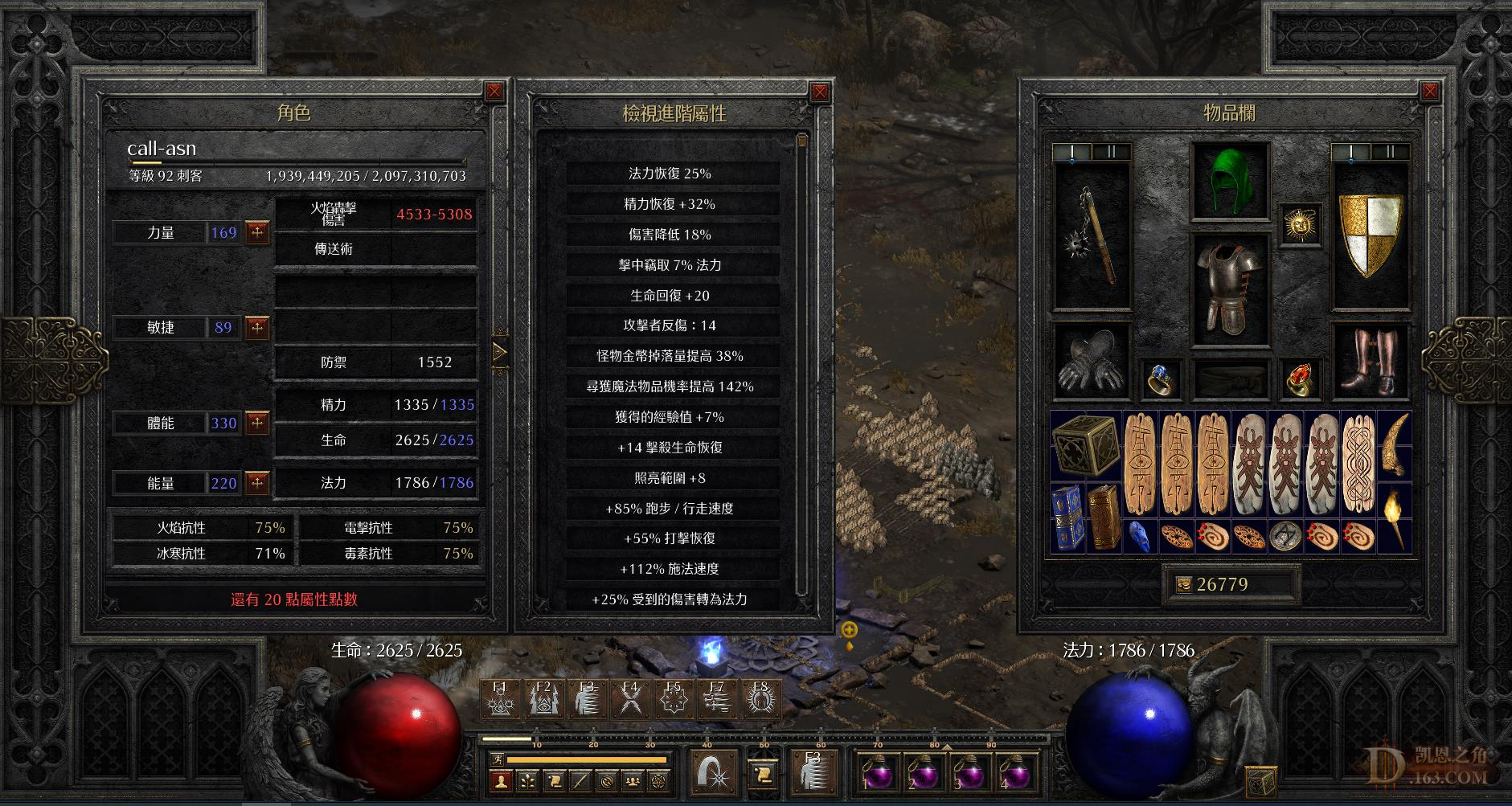Add a point to Dexterity

pos(257,328)
